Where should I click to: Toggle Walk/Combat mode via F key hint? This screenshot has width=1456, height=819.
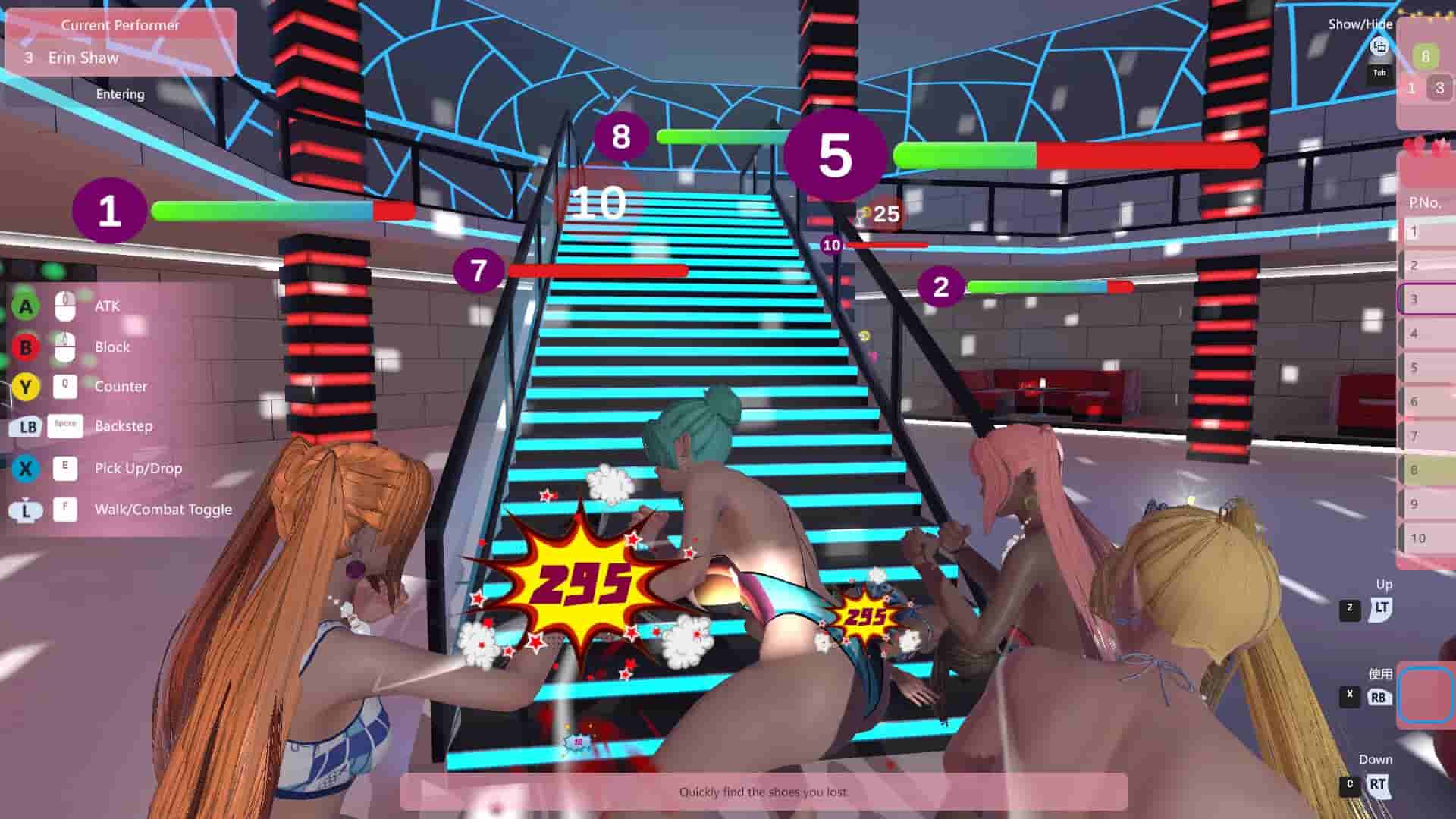click(65, 510)
